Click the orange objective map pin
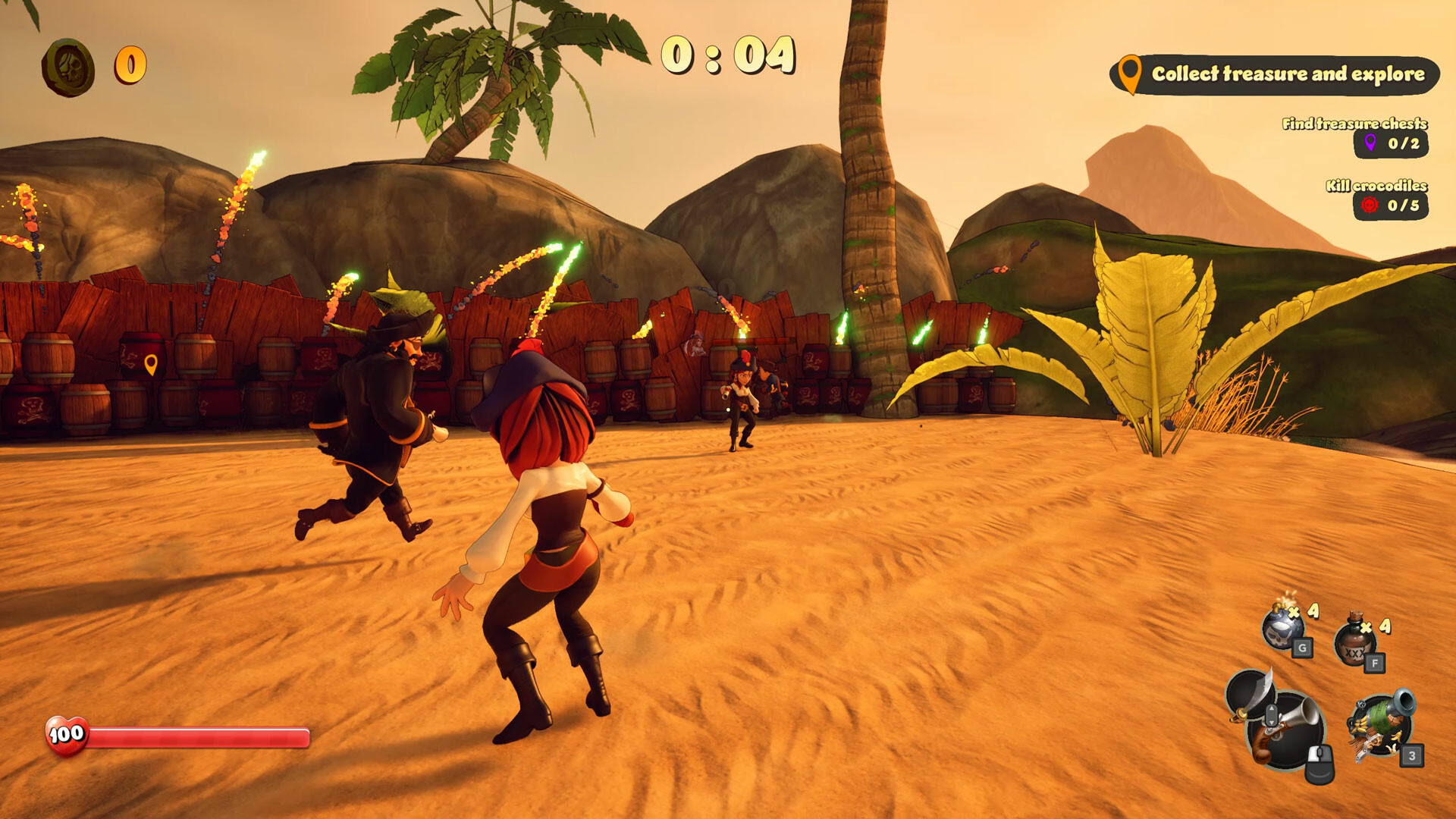Image resolution: width=1456 pixels, height=819 pixels. point(1131,74)
